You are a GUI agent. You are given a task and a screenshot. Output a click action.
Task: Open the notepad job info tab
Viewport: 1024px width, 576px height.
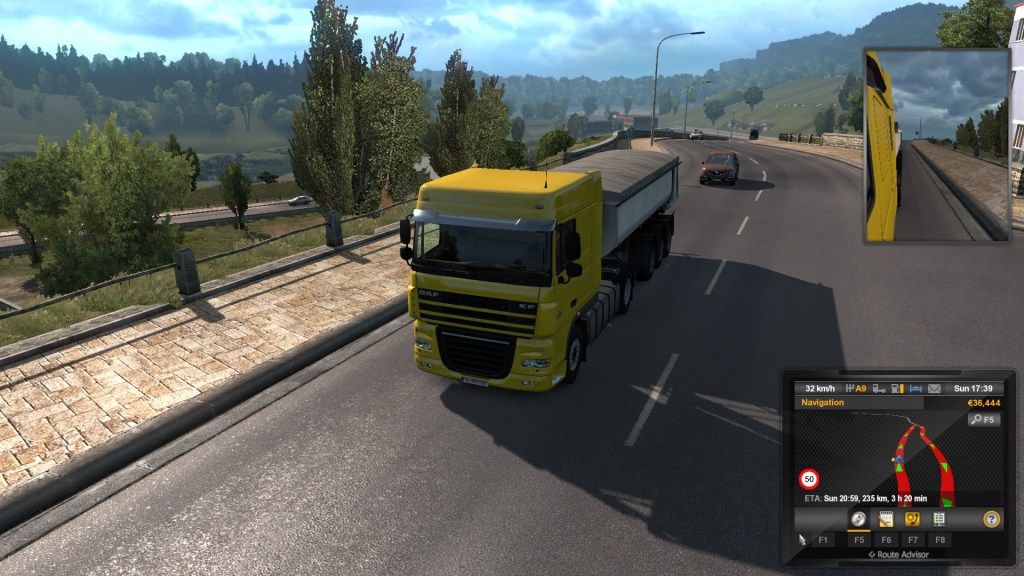coord(885,519)
